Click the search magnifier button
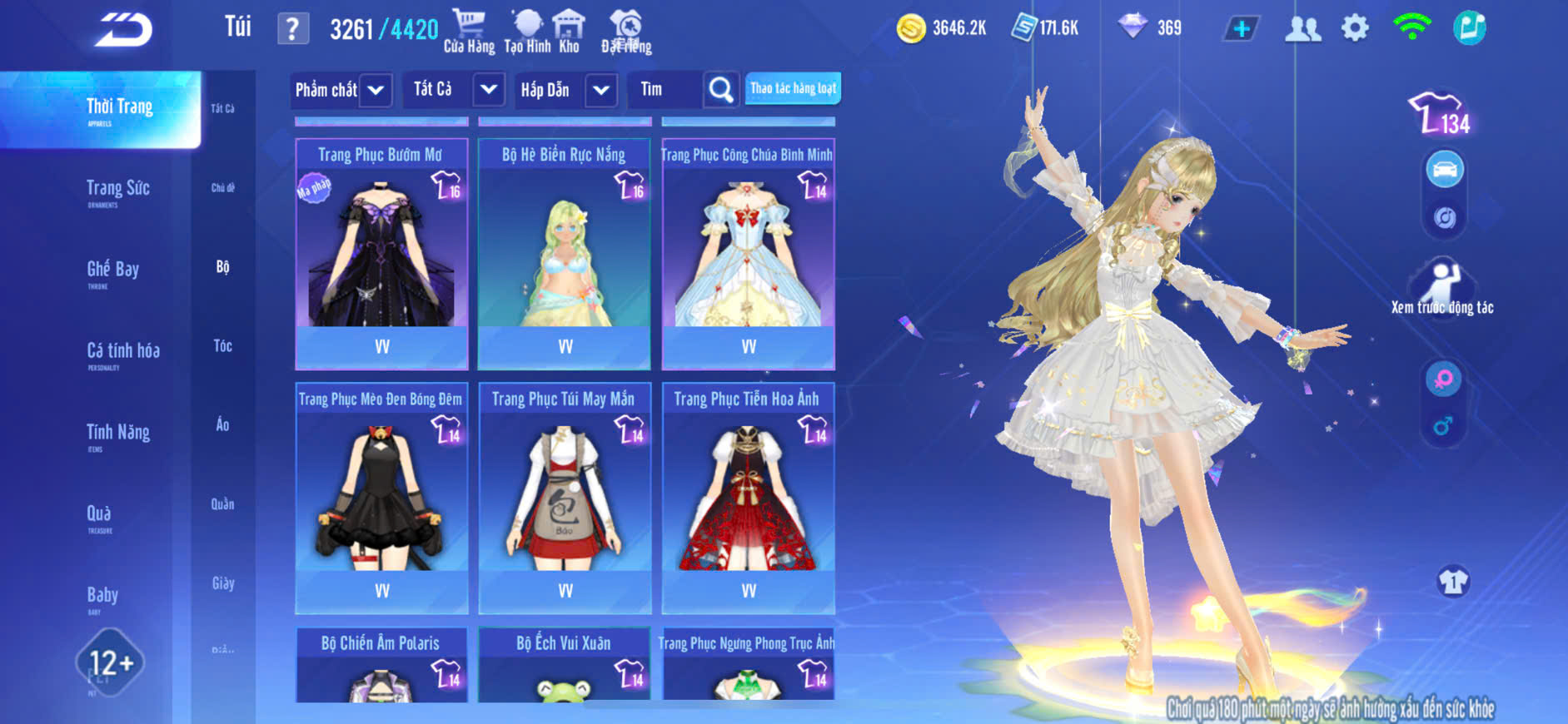The image size is (1568, 724). 720,89
